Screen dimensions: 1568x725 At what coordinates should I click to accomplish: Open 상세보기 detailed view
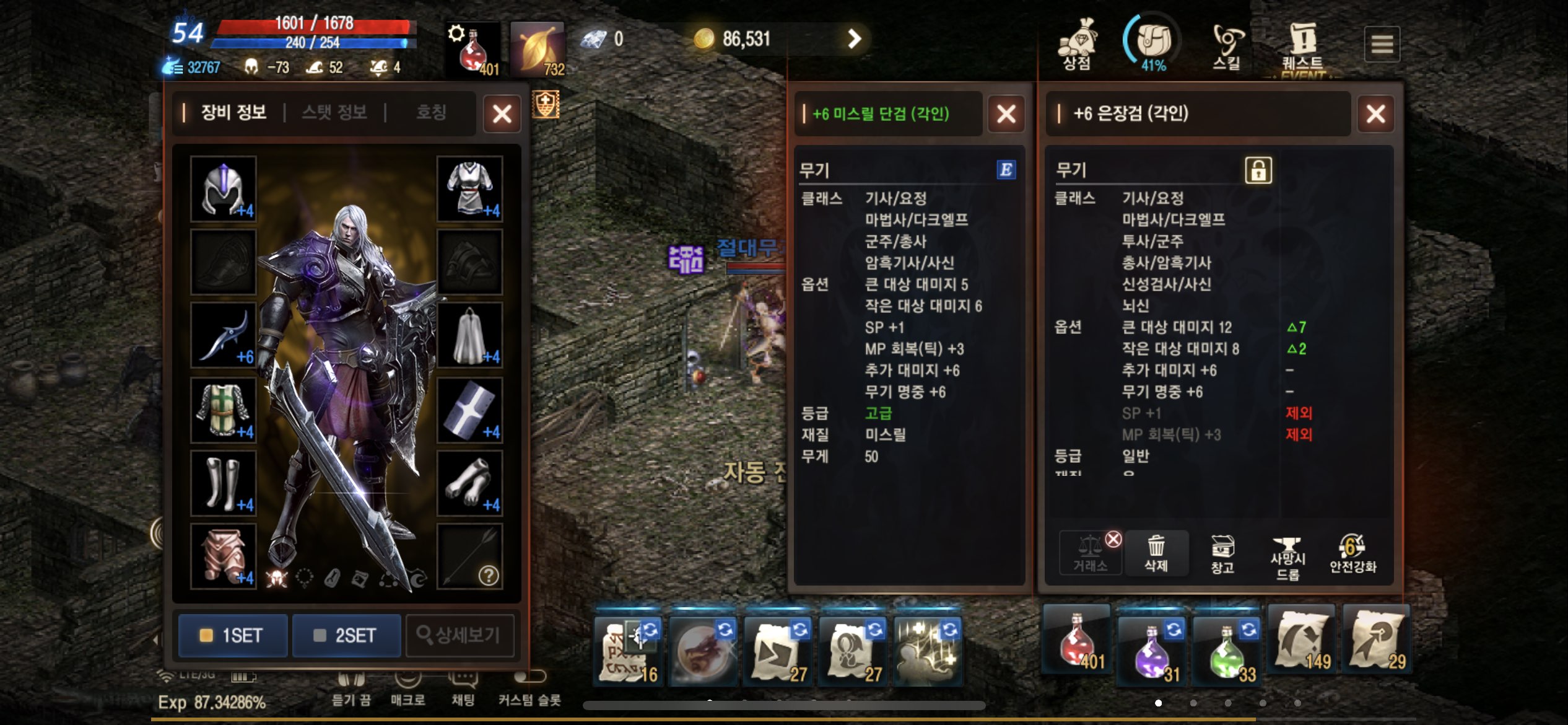tap(461, 635)
